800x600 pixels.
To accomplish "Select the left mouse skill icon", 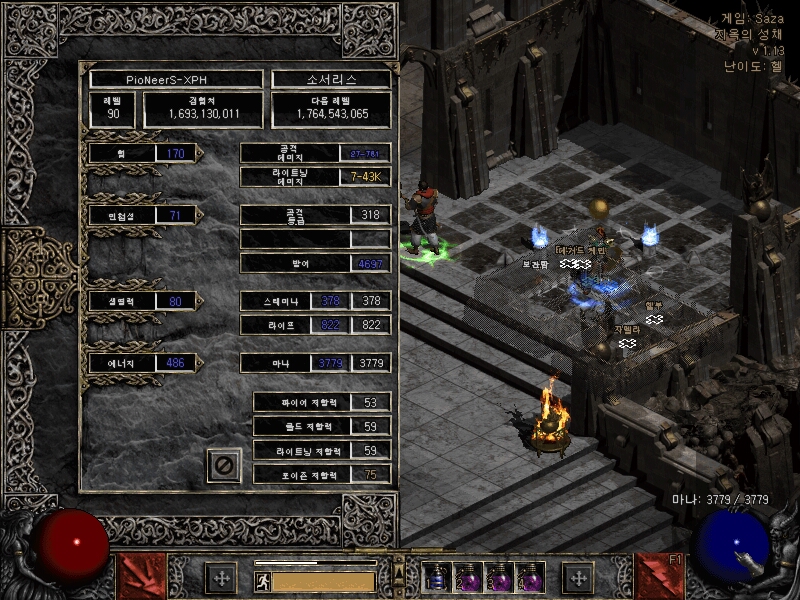I will [x=143, y=577].
